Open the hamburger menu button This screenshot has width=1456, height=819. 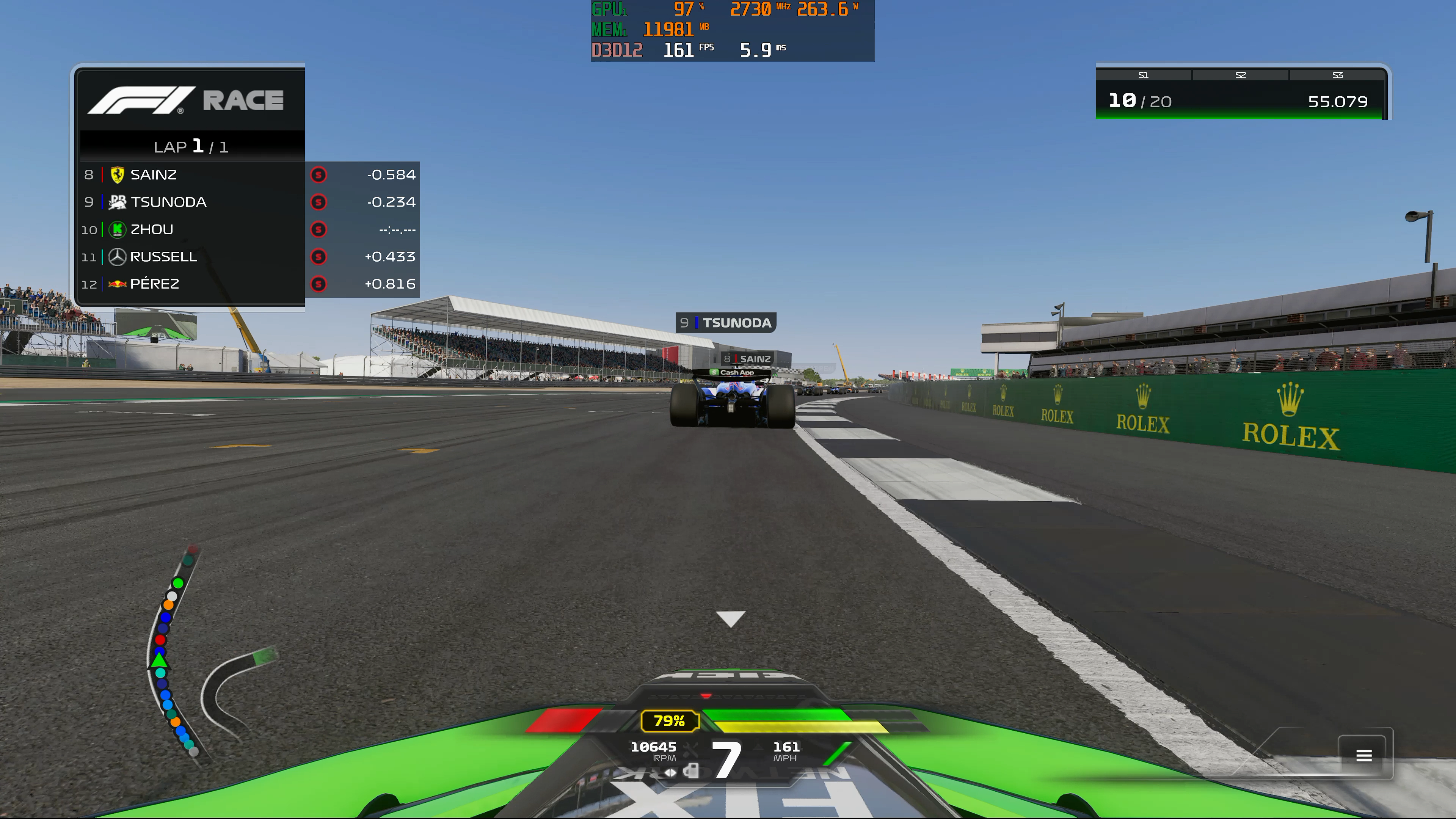click(1363, 755)
